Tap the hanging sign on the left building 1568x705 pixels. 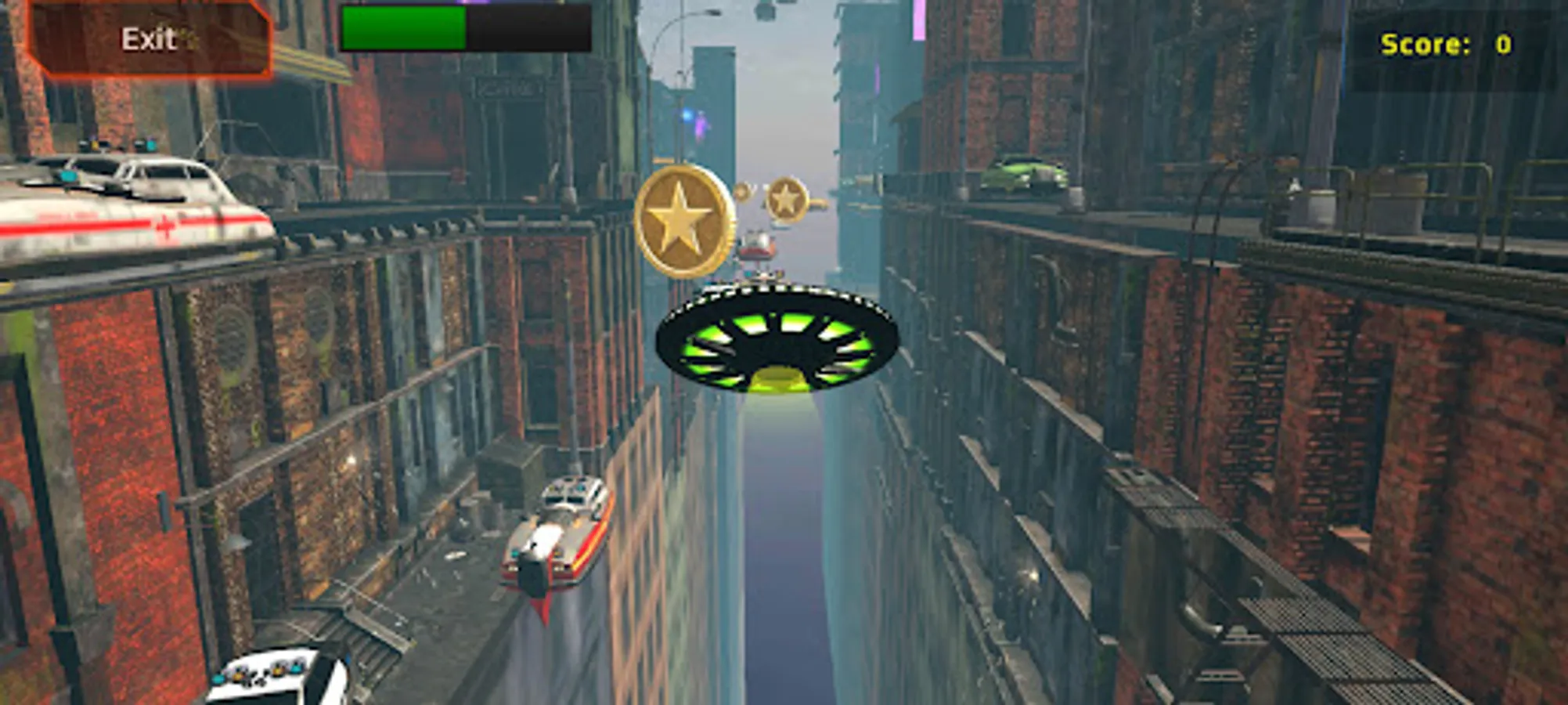[509, 88]
